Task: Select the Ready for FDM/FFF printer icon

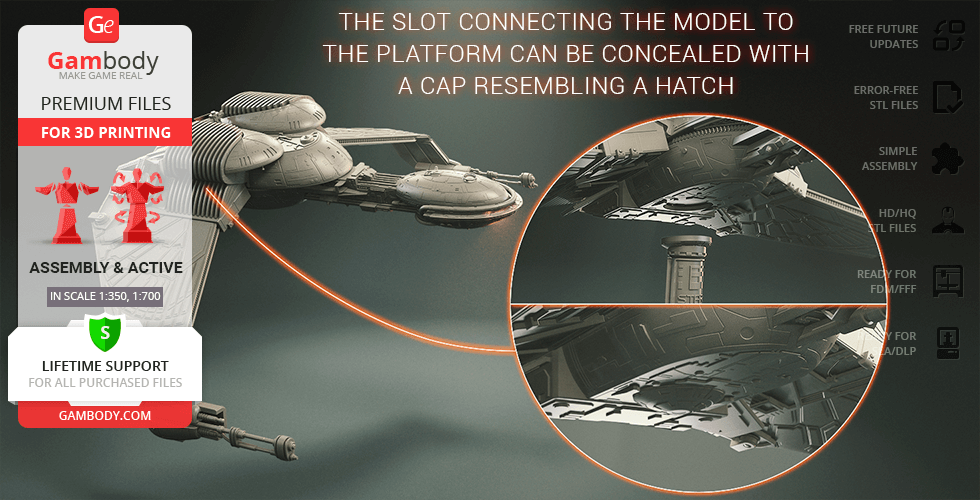Action: 946,280
